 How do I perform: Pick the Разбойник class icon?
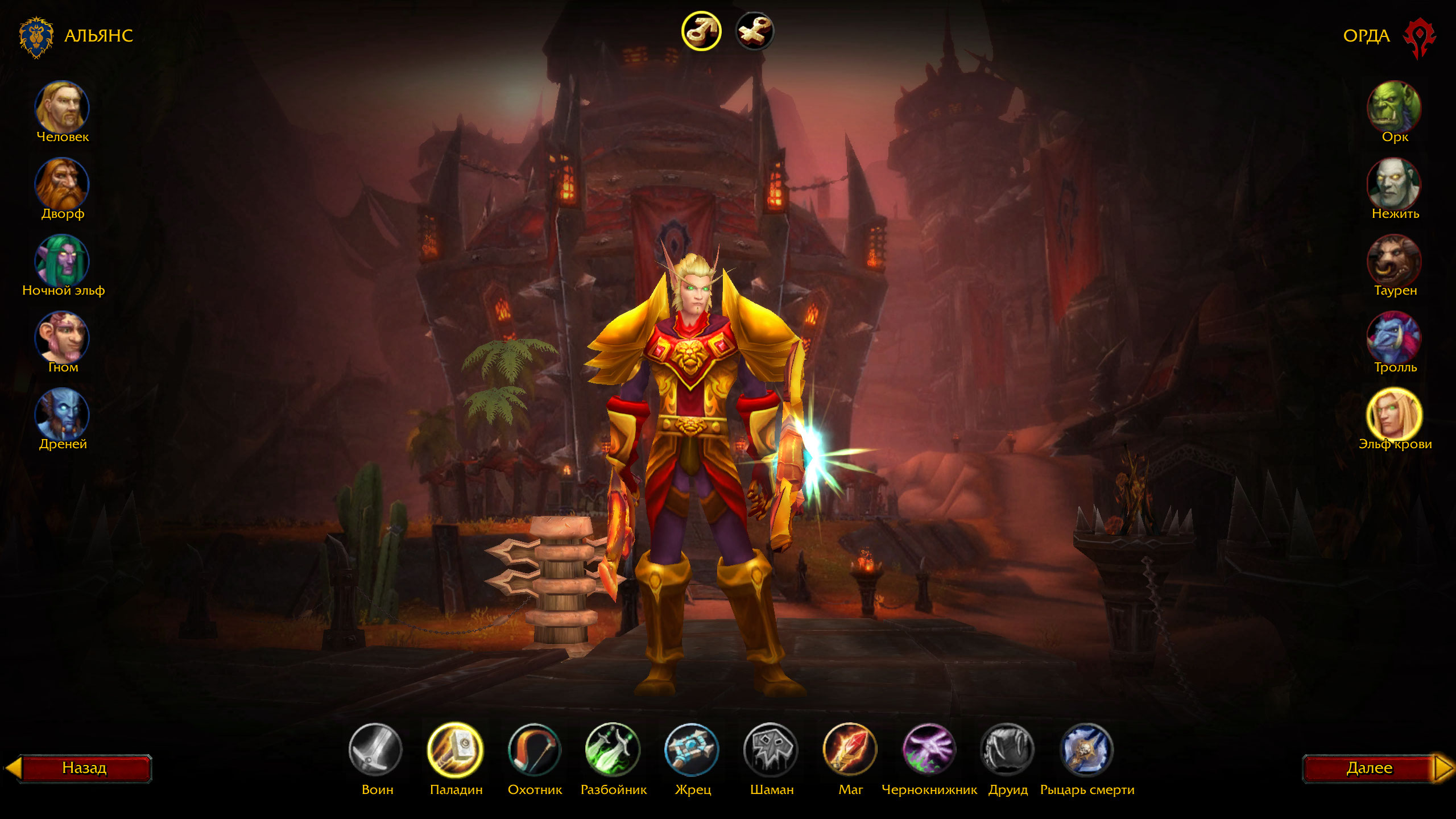tap(613, 750)
